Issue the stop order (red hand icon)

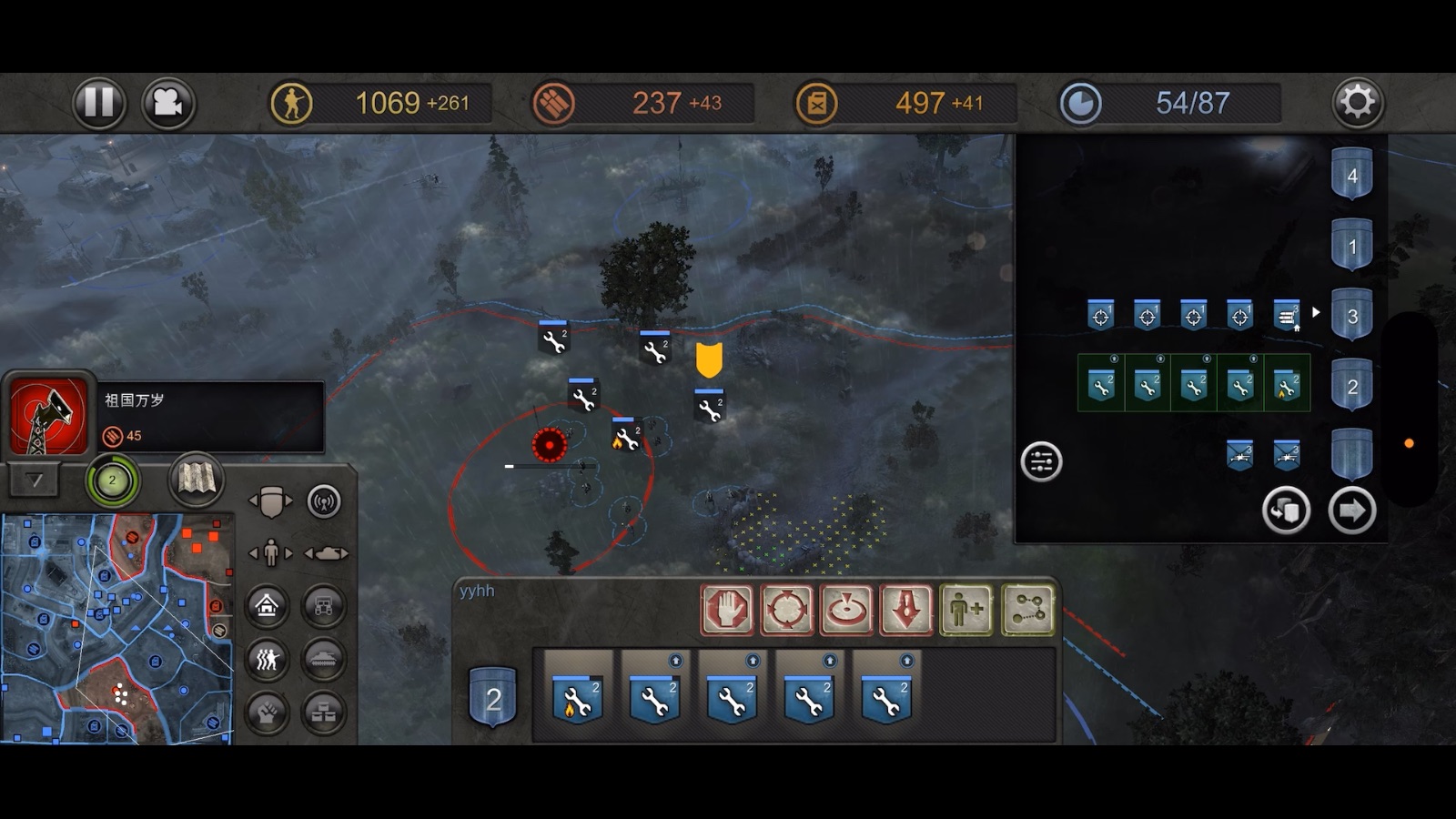tap(726, 609)
